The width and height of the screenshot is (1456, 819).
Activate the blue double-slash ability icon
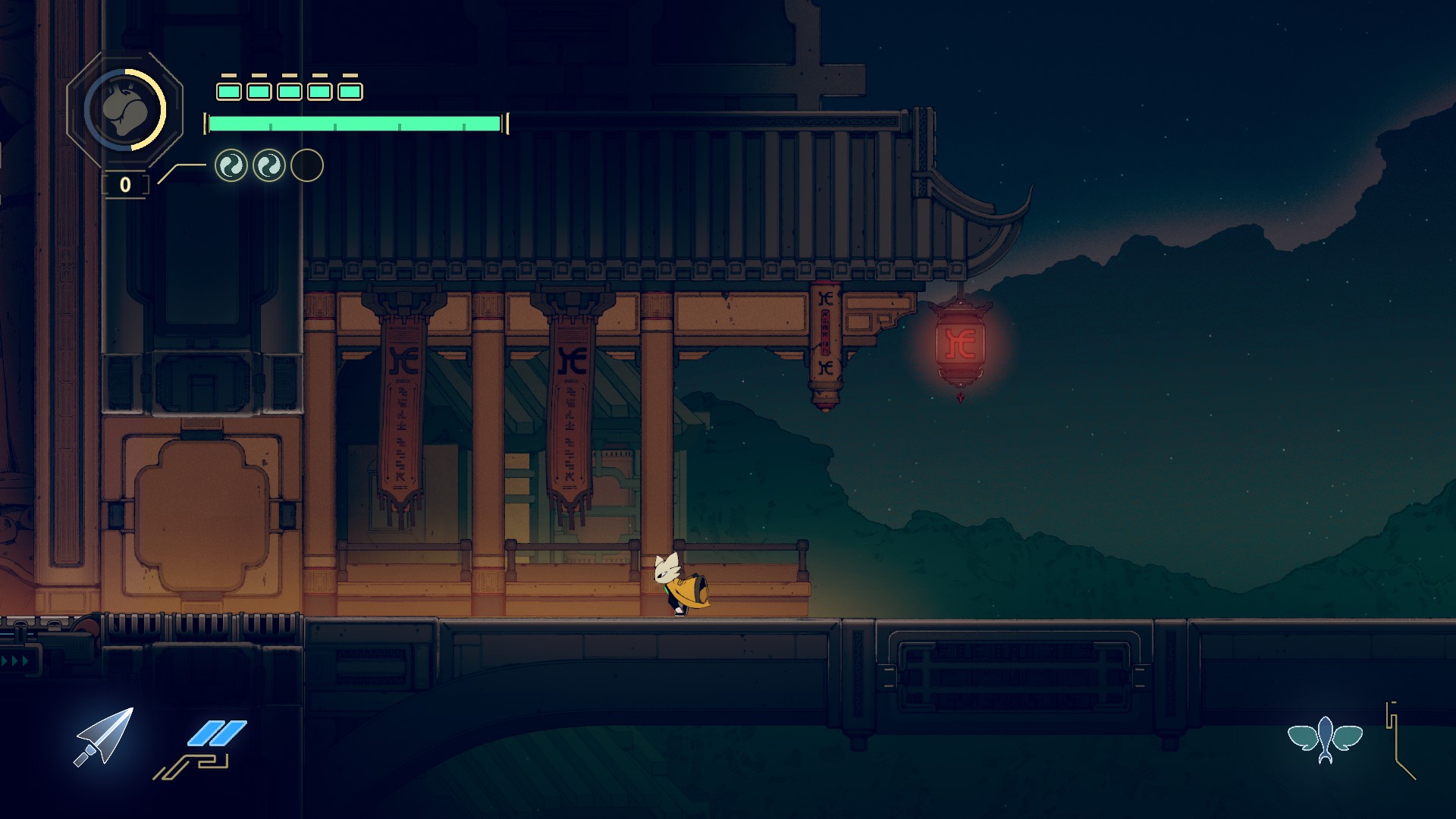pos(217,733)
